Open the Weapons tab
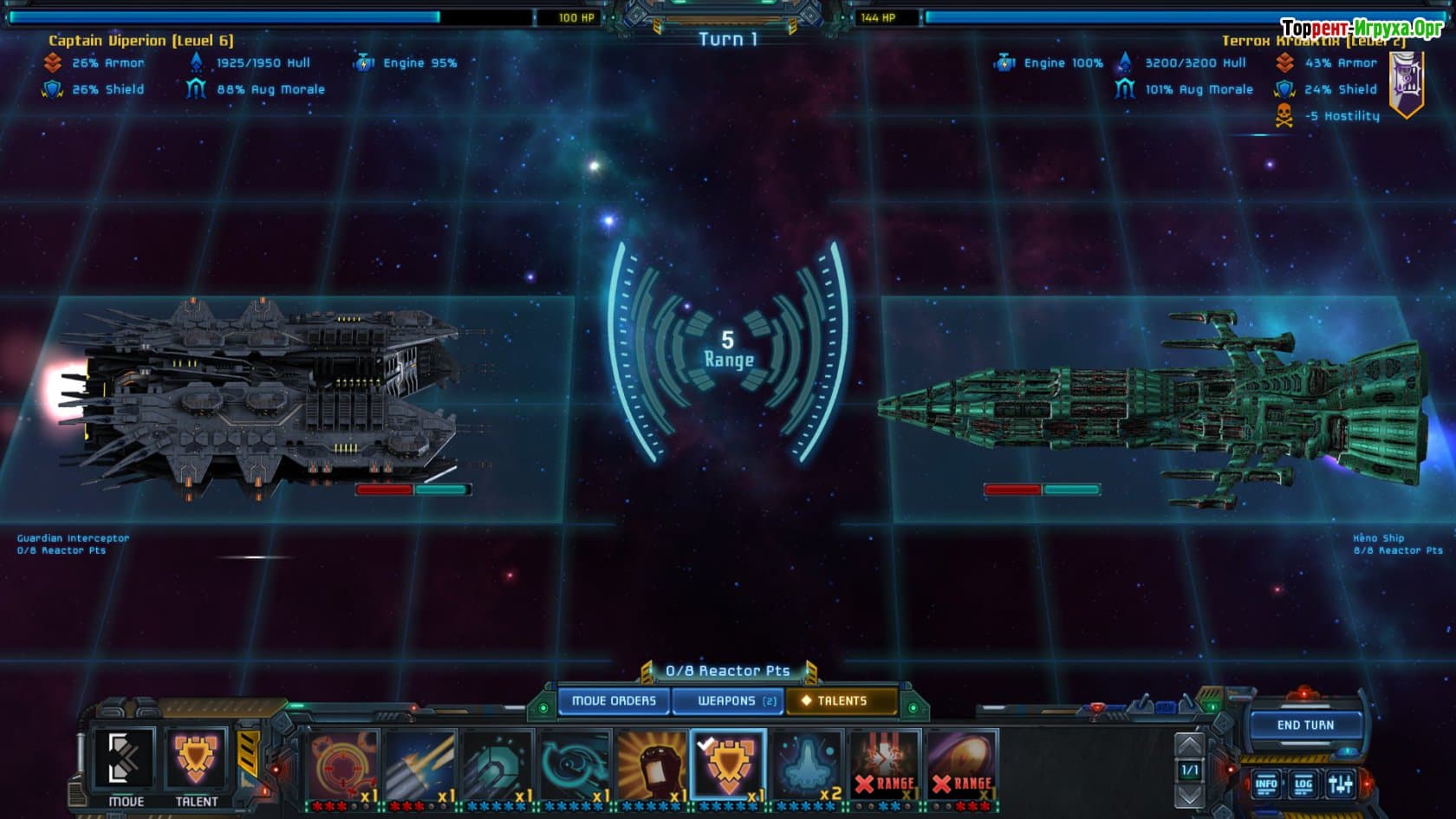Image resolution: width=1456 pixels, height=819 pixels. point(728,700)
